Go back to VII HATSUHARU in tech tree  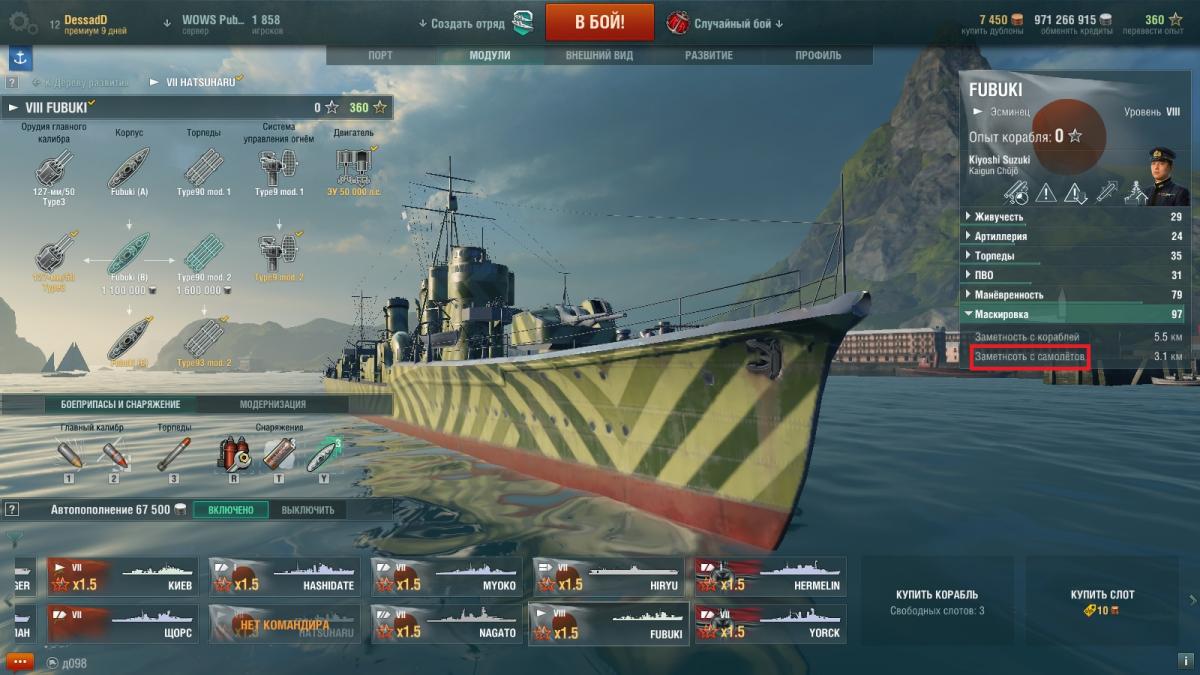click(x=194, y=82)
